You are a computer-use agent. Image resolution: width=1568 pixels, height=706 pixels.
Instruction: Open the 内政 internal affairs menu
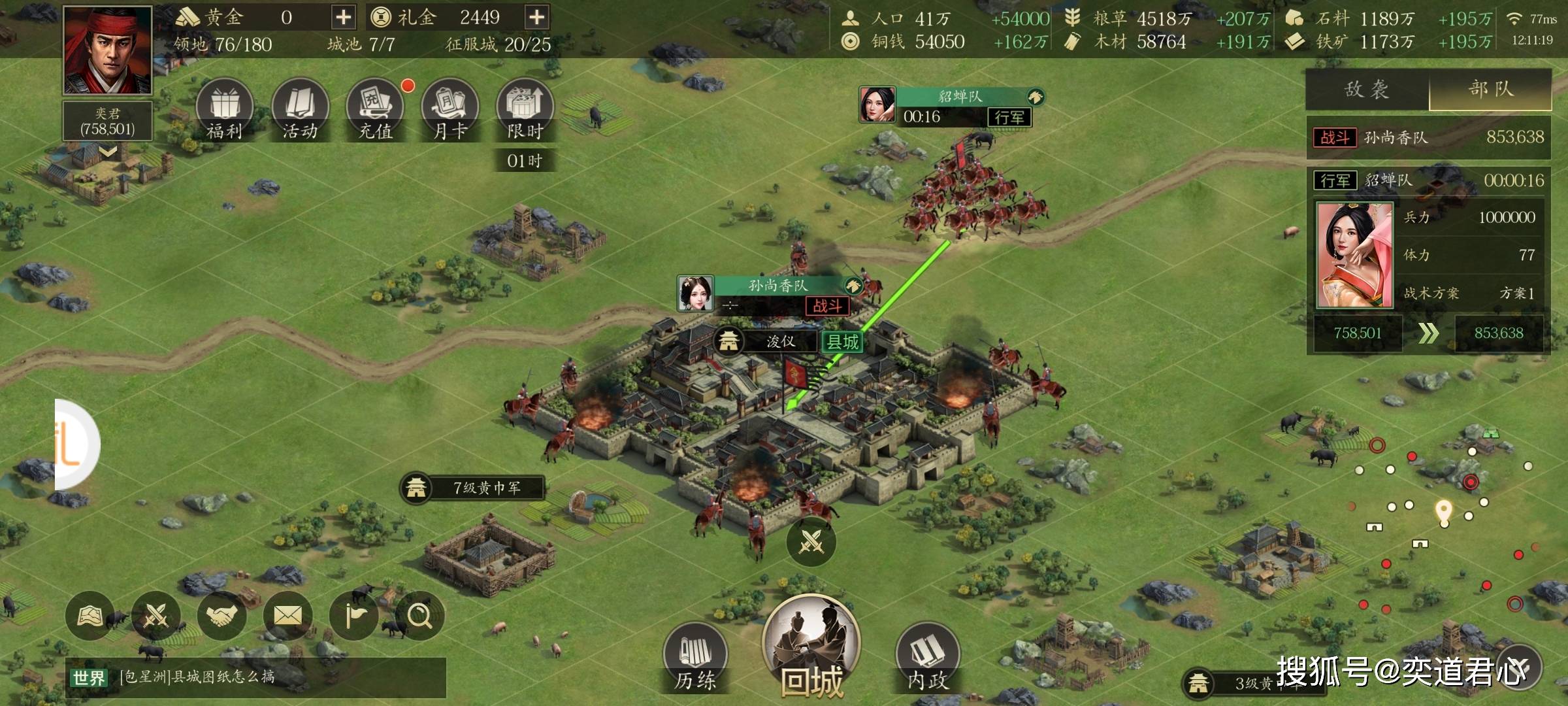[x=927, y=657]
